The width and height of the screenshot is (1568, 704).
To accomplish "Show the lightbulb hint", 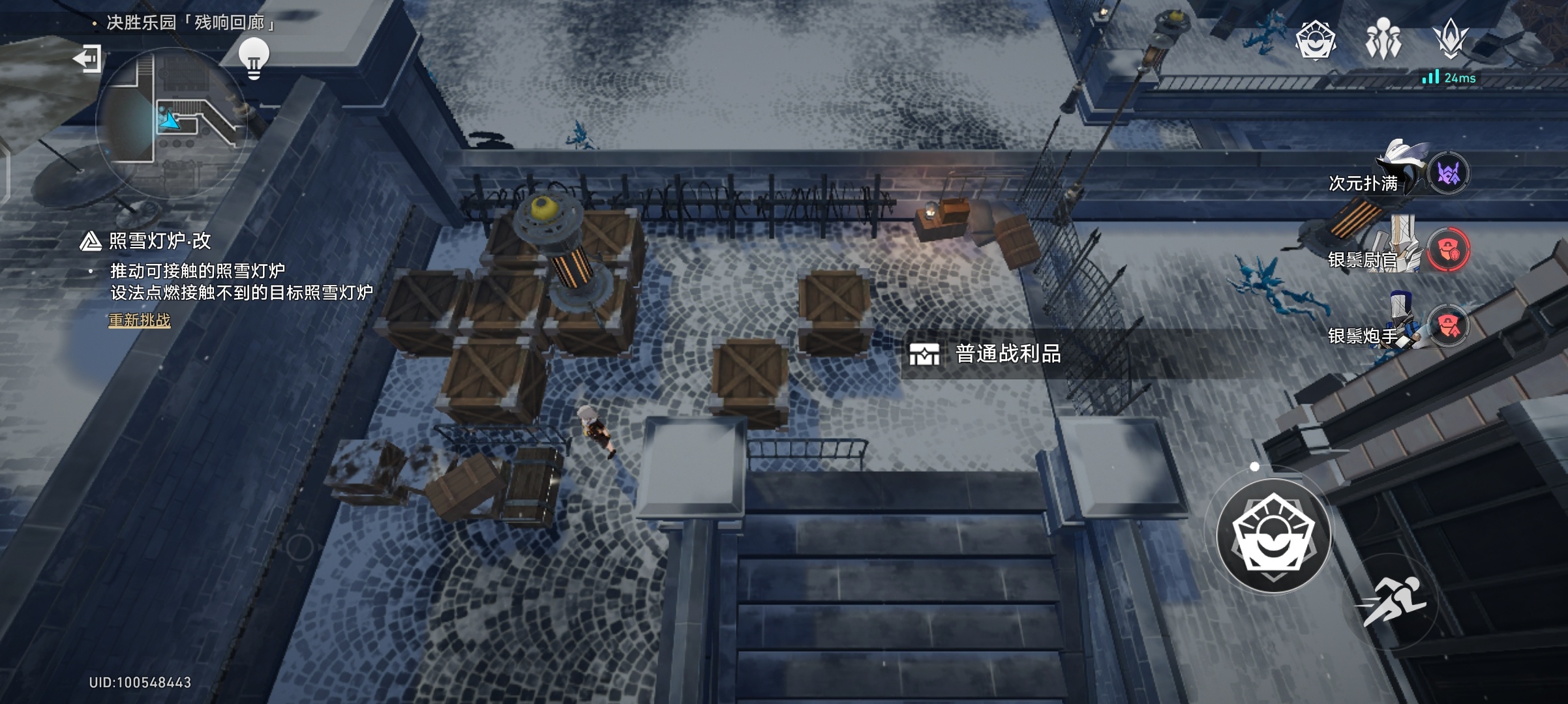I will coord(254,57).
